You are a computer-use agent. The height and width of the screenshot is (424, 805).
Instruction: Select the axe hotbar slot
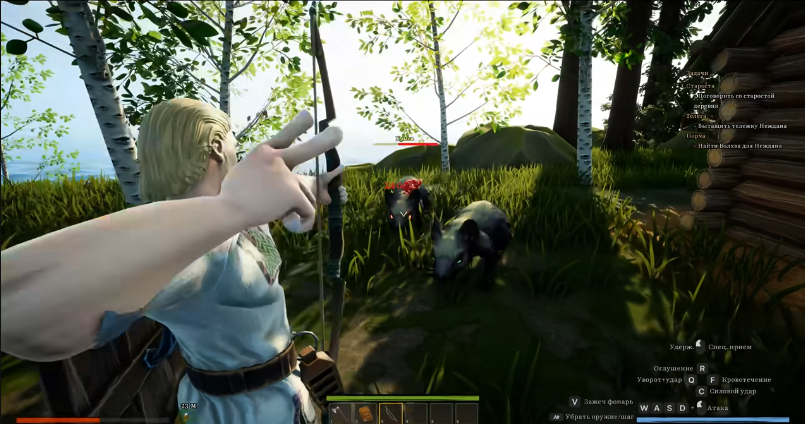pos(340,413)
